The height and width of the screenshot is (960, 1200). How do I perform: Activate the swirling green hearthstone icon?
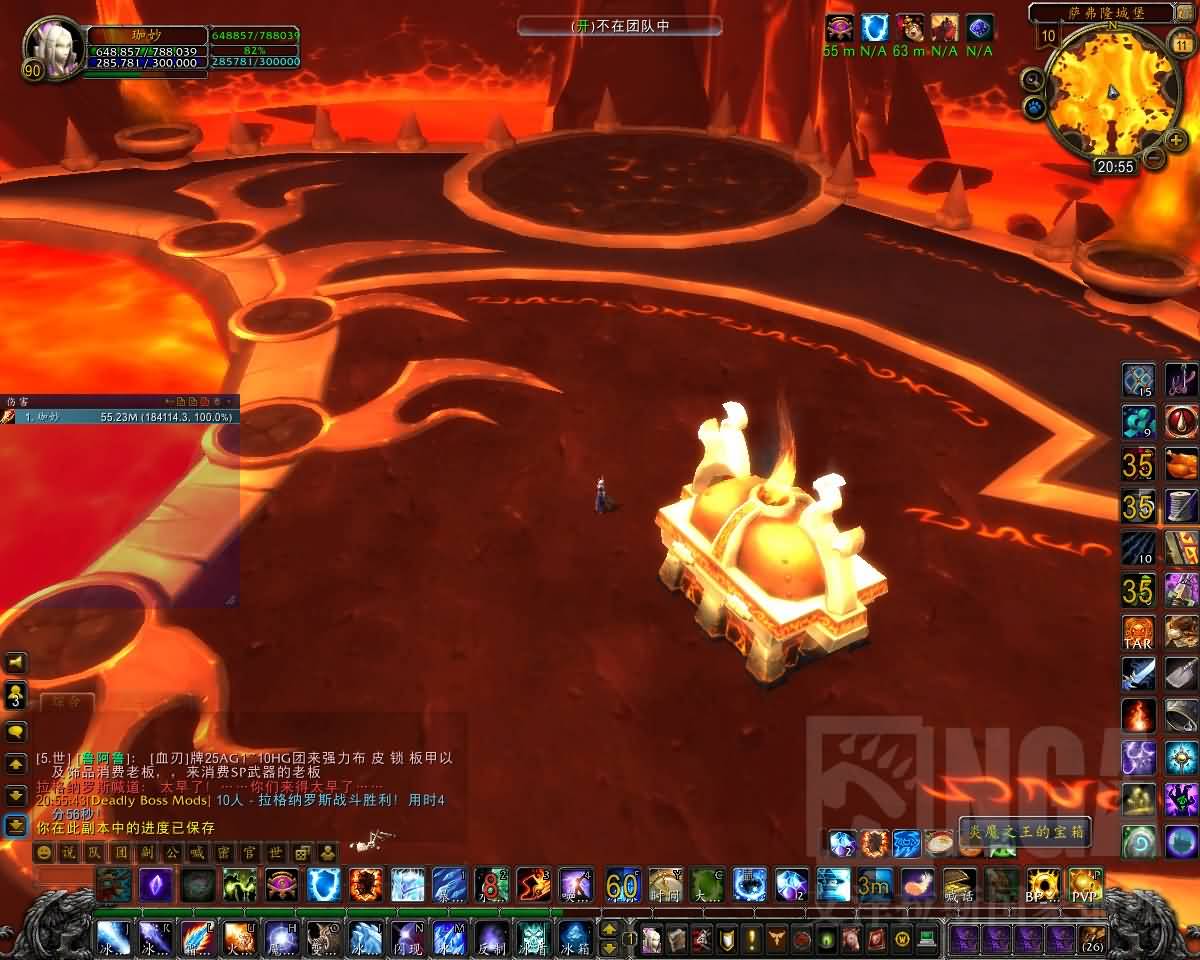[x=1139, y=841]
